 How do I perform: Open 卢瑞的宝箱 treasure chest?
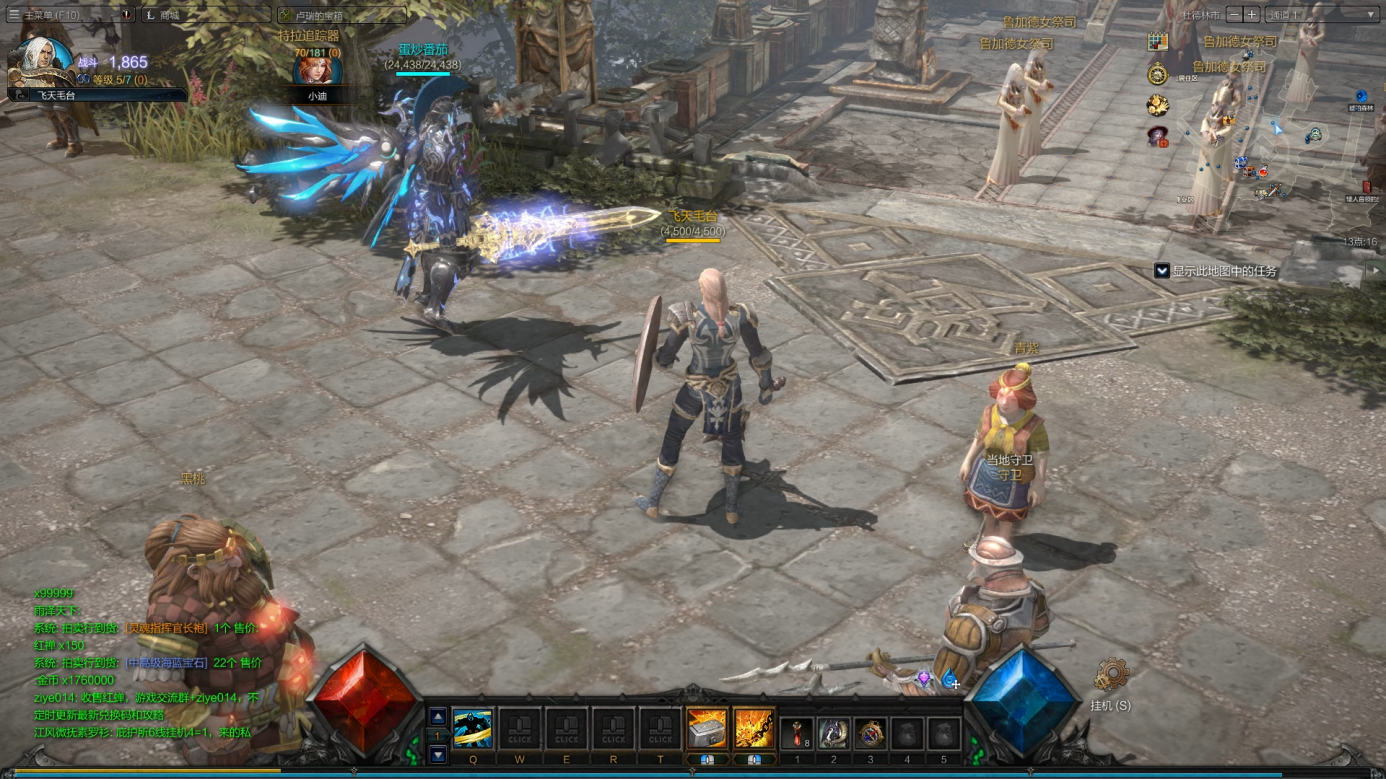(342, 15)
